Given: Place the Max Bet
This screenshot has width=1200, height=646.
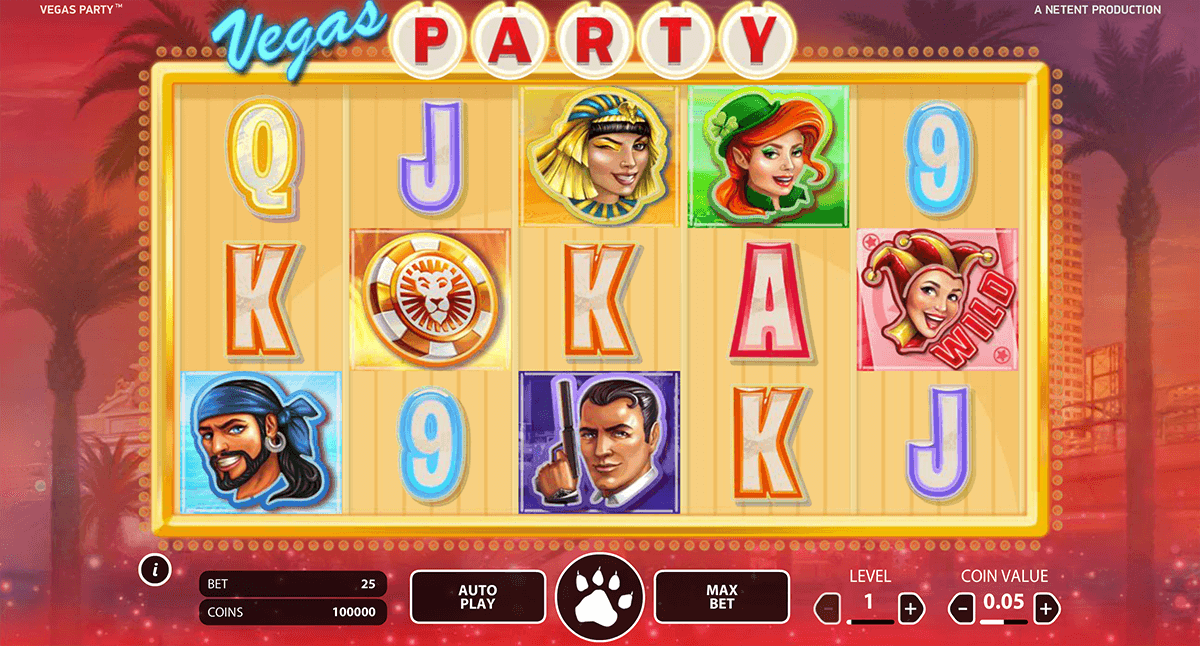Looking at the screenshot, I should pyautogui.click(x=721, y=597).
